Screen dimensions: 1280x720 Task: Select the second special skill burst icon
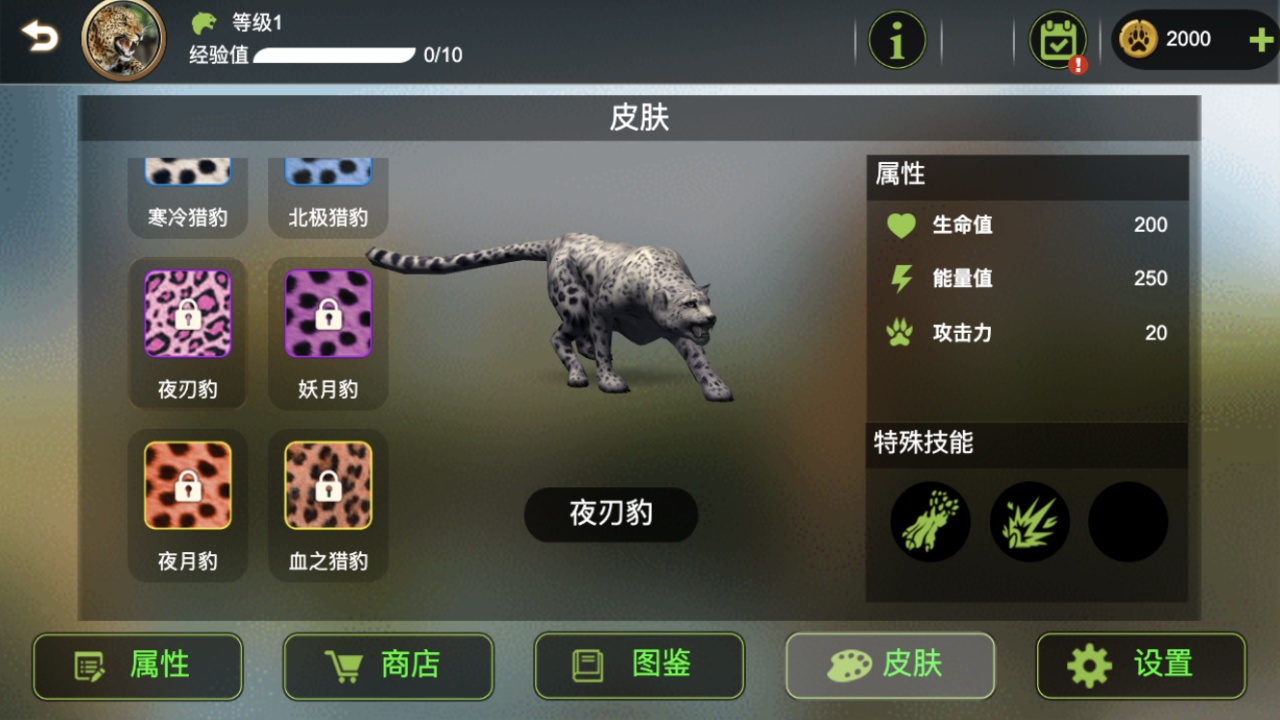click(1029, 521)
